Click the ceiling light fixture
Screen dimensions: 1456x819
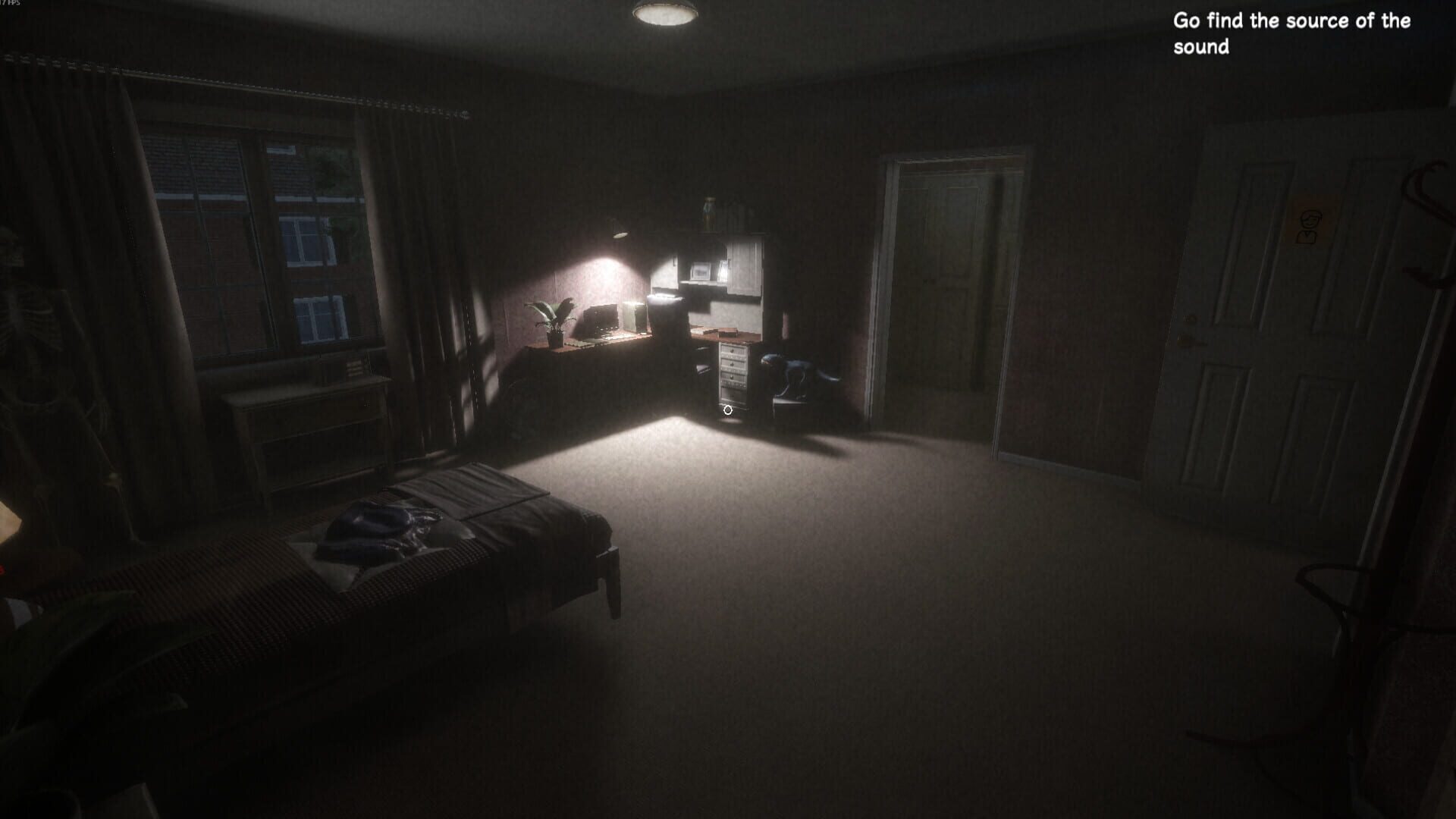666,14
